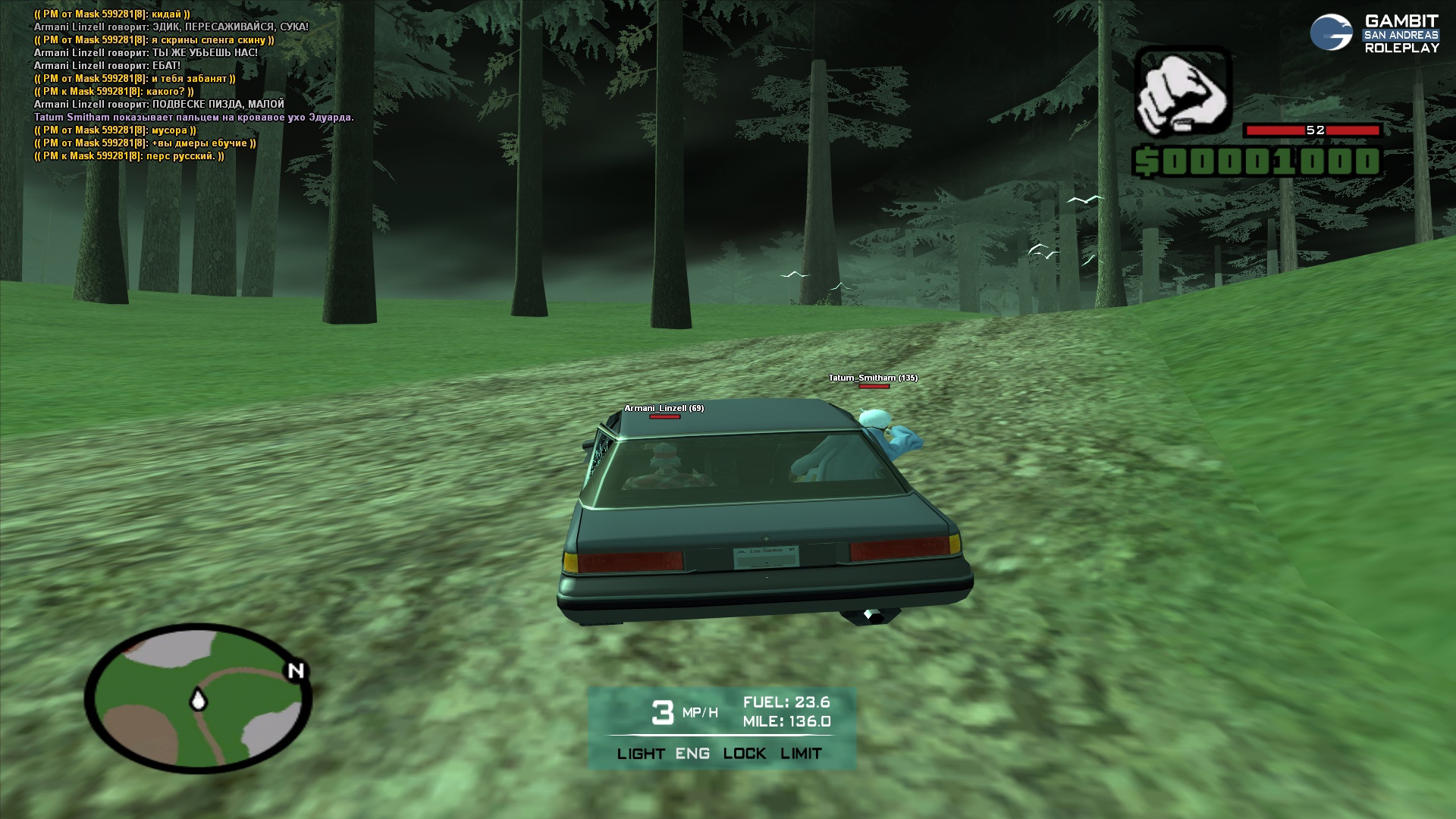Viewport: 1456px width, 819px height.
Task: Click the north N marker on the radar
Action: (x=296, y=670)
